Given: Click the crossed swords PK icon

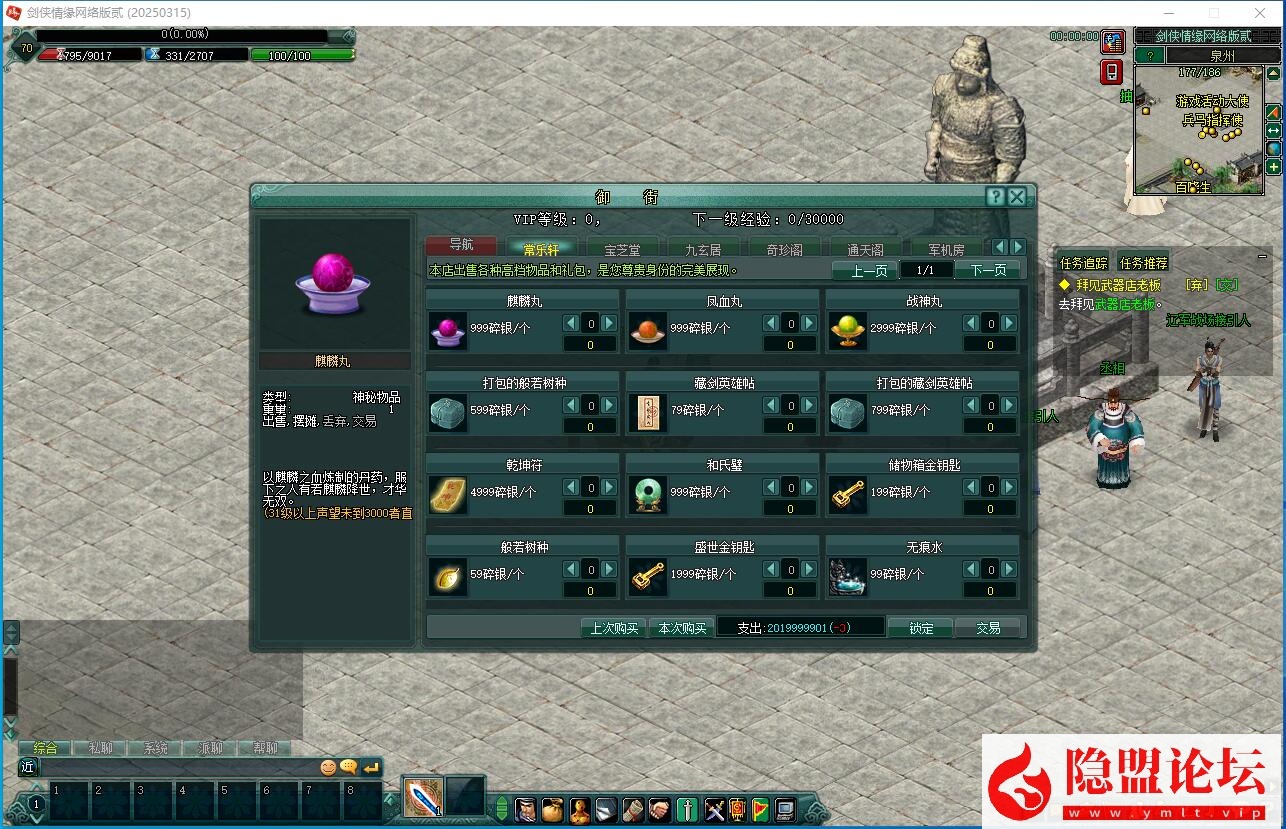Looking at the screenshot, I should pyautogui.click(x=715, y=811).
